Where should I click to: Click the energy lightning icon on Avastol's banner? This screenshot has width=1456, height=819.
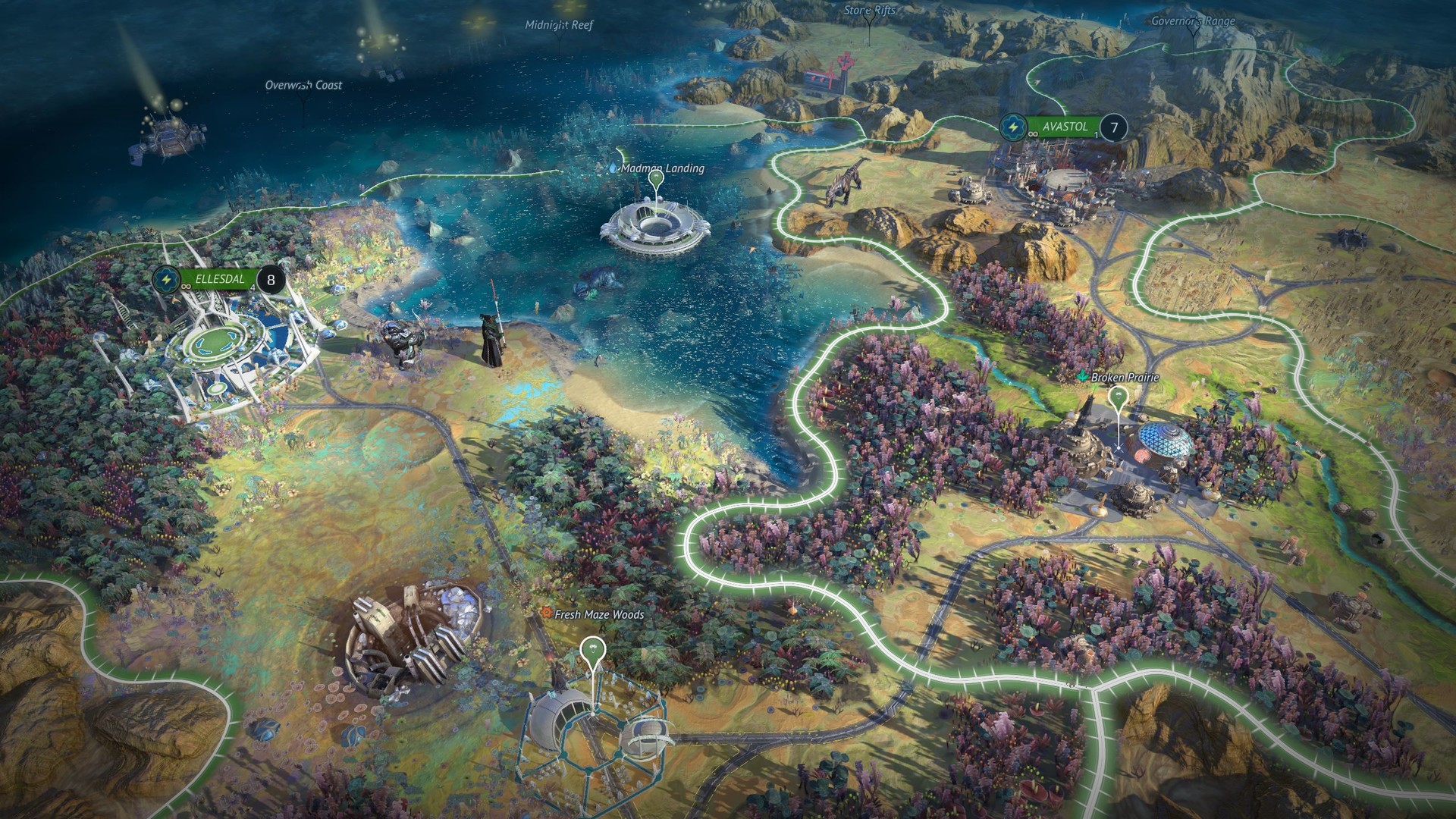click(1013, 127)
